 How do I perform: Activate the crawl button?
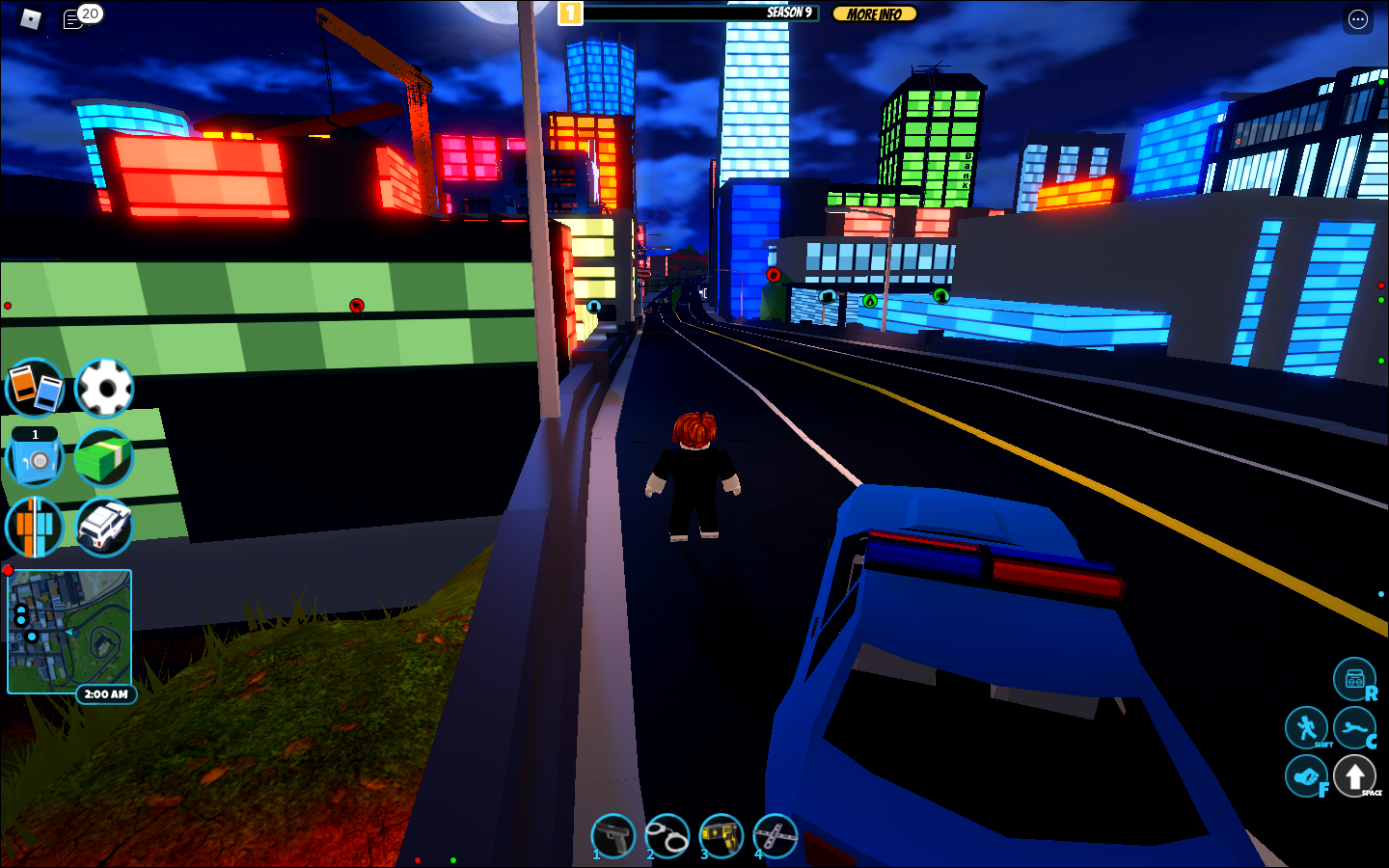coord(1354,727)
